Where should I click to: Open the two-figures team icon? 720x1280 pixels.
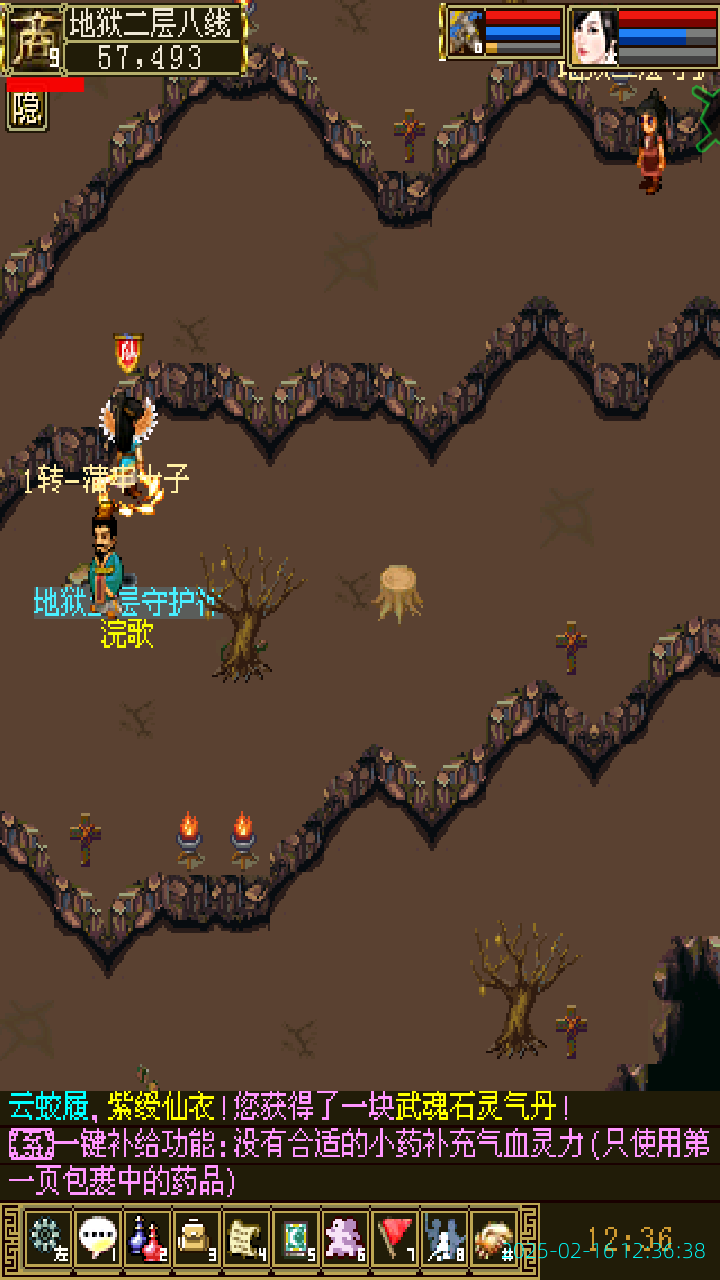click(x=444, y=1239)
